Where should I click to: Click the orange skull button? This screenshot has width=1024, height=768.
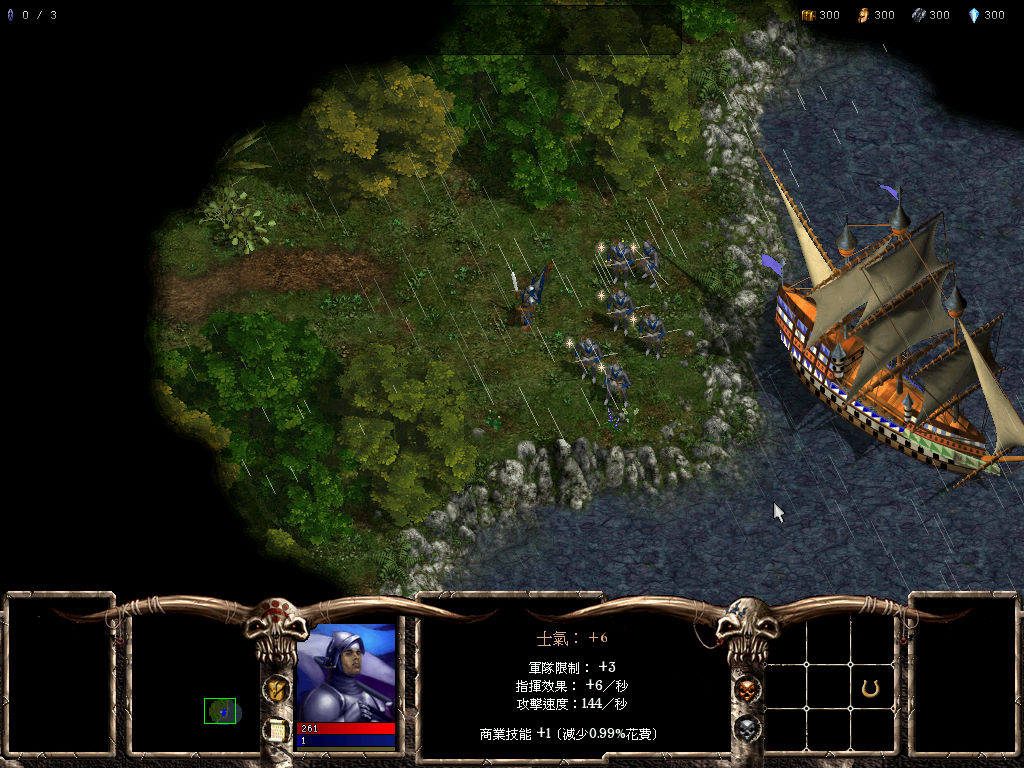[746, 689]
